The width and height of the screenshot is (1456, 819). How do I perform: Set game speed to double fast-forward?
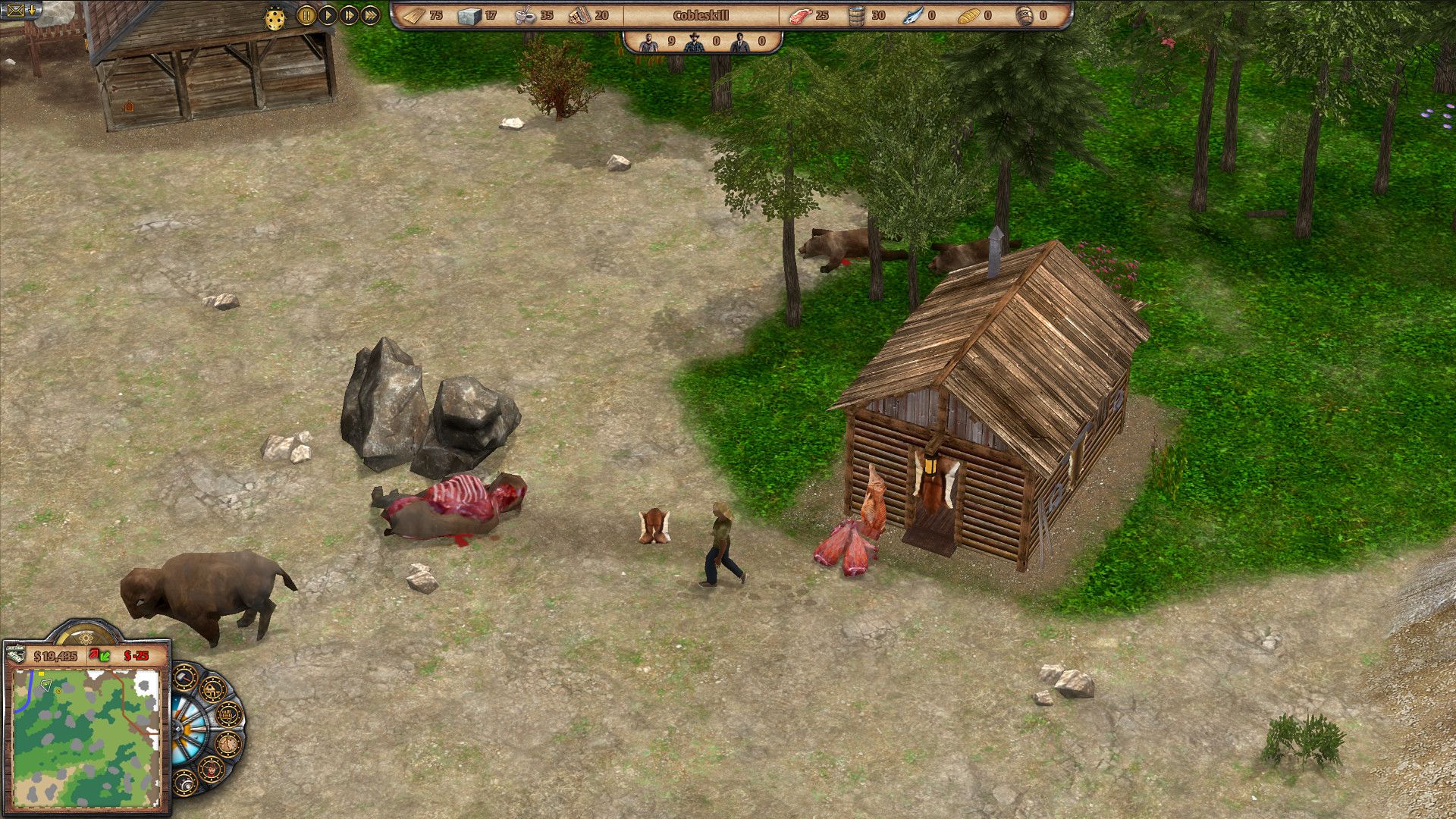[349, 15]
